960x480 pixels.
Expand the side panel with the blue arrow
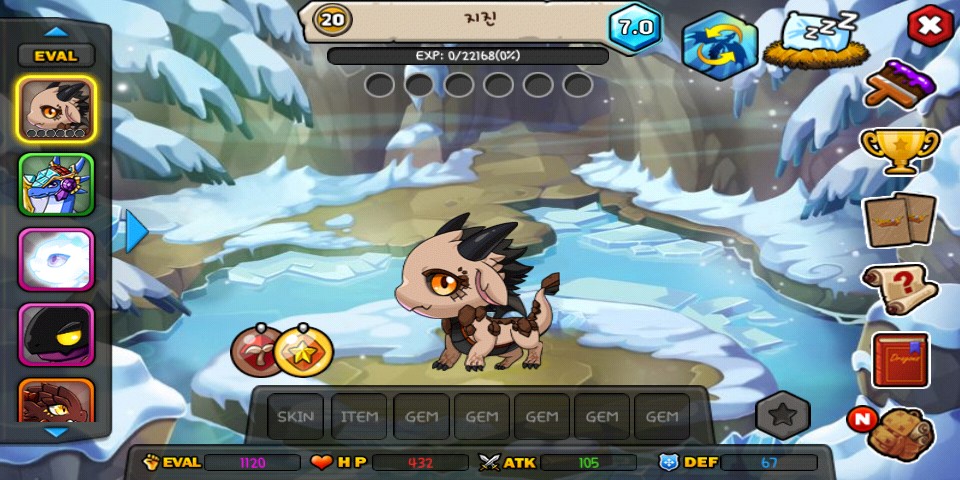click(136, 231)
